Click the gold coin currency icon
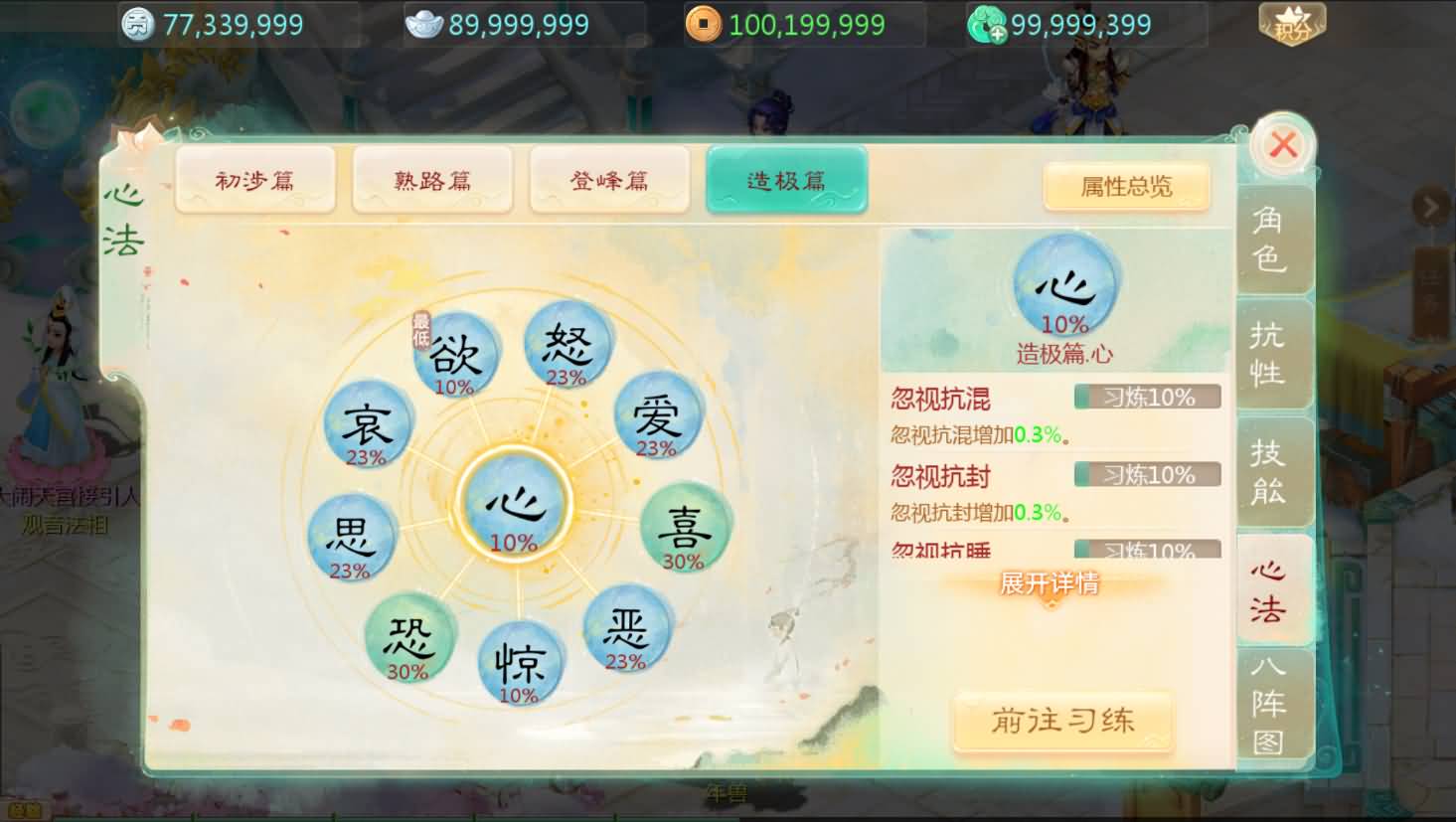The image size is (1456, 822). pyautogui.click(x=706, y=23)
